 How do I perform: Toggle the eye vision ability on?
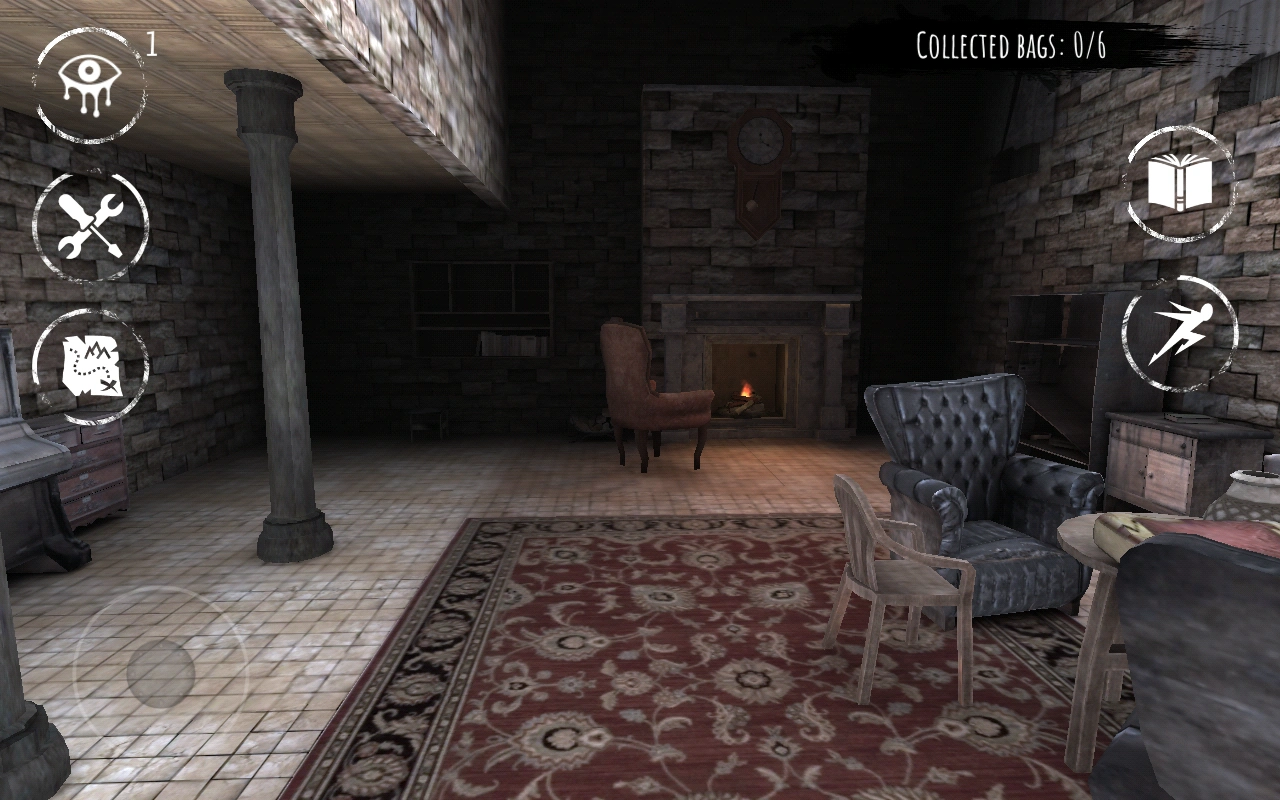88,87
